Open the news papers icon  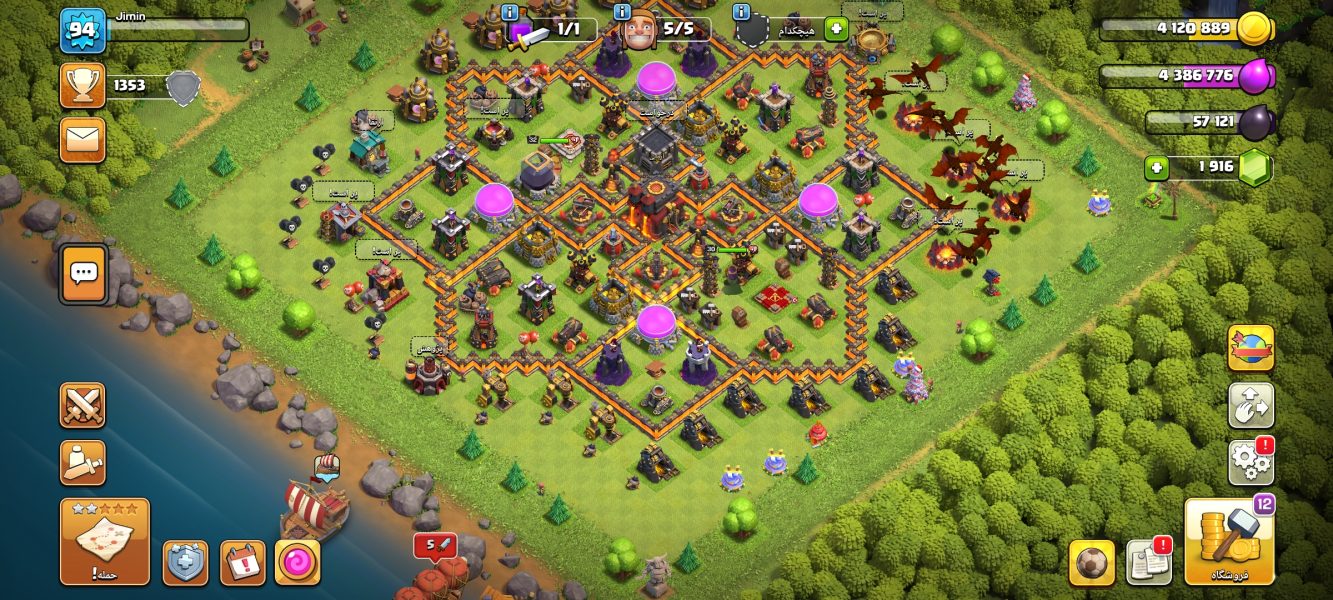pos(1148,562)
